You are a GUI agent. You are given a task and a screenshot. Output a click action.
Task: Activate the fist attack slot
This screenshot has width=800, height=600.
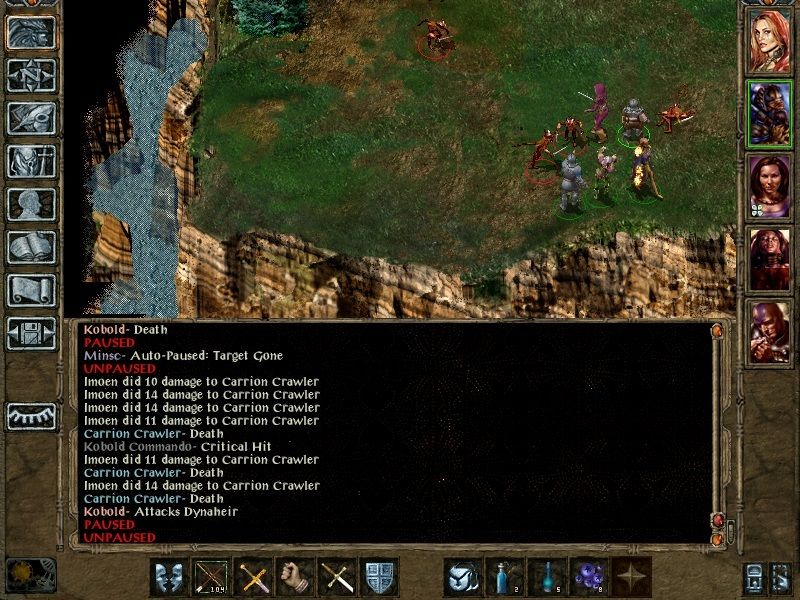(296, 577)
